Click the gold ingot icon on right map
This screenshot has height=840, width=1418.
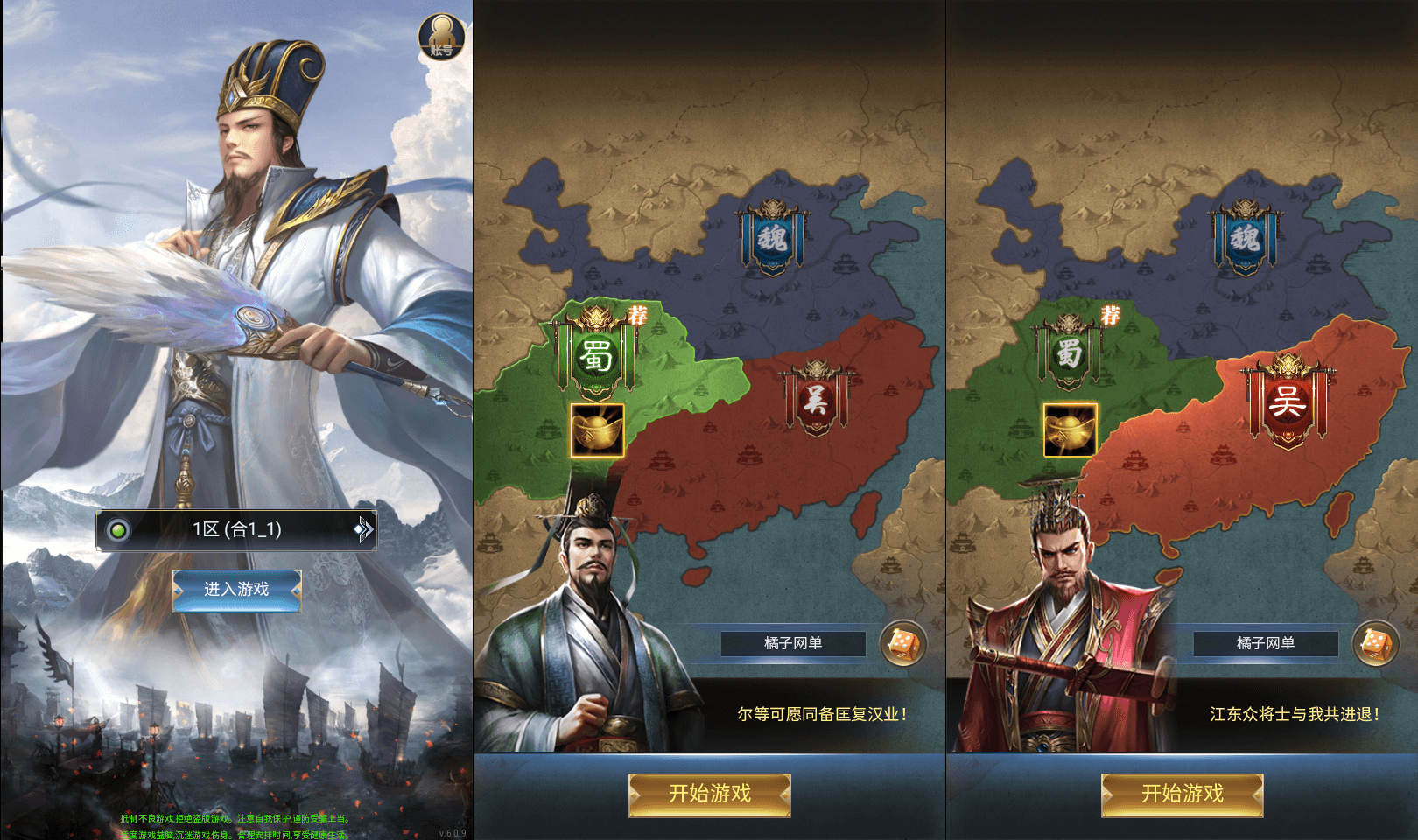point(1069,431)
